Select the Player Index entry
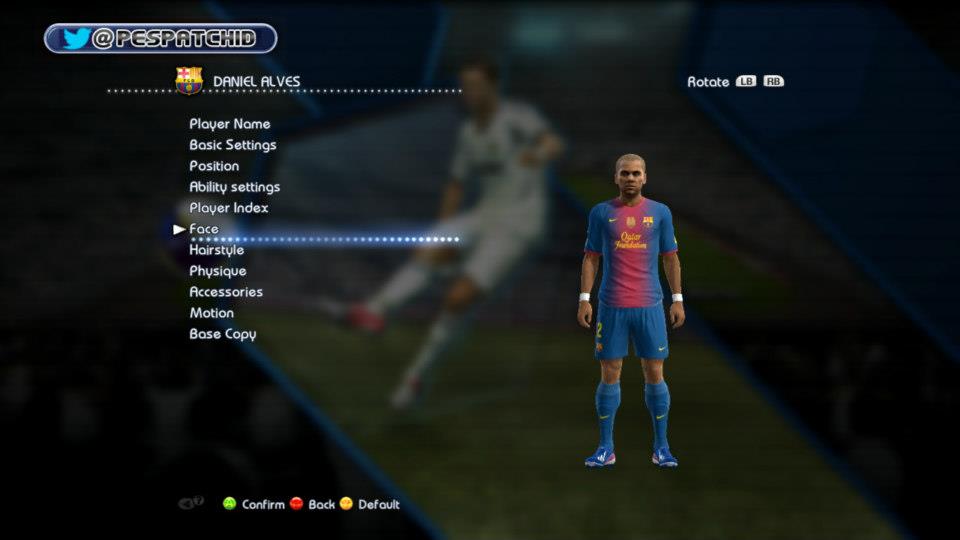The image size is (960, 540). click(x=229, y=208)
